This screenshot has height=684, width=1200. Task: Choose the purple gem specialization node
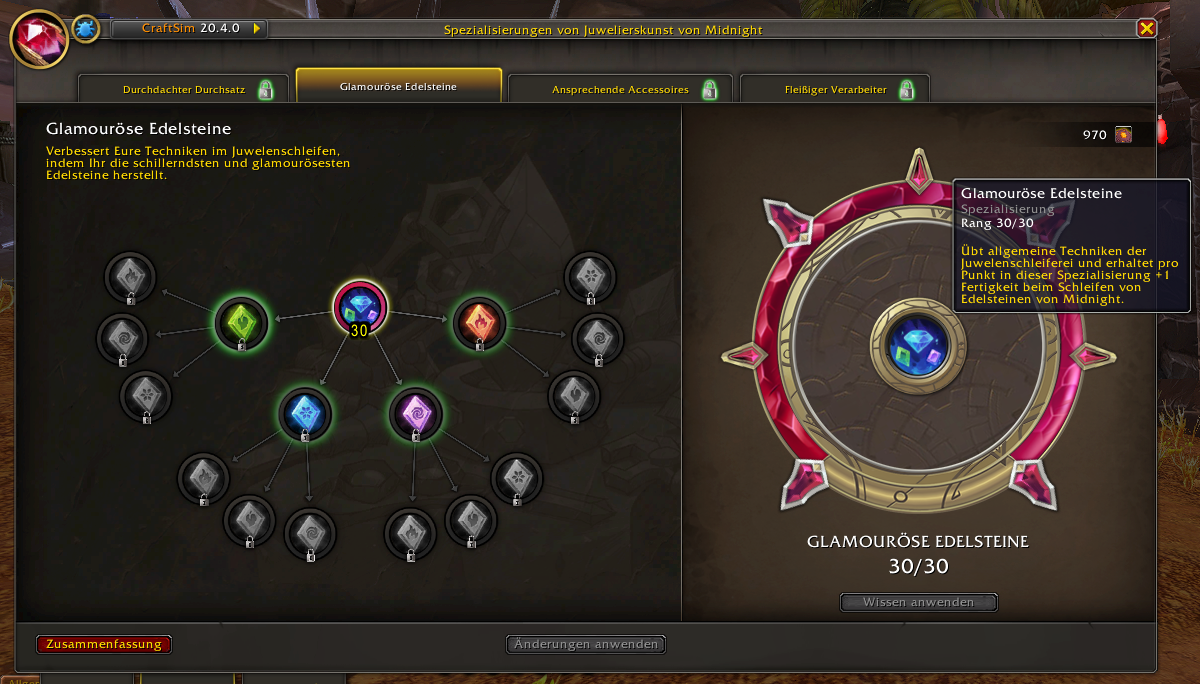415,414
